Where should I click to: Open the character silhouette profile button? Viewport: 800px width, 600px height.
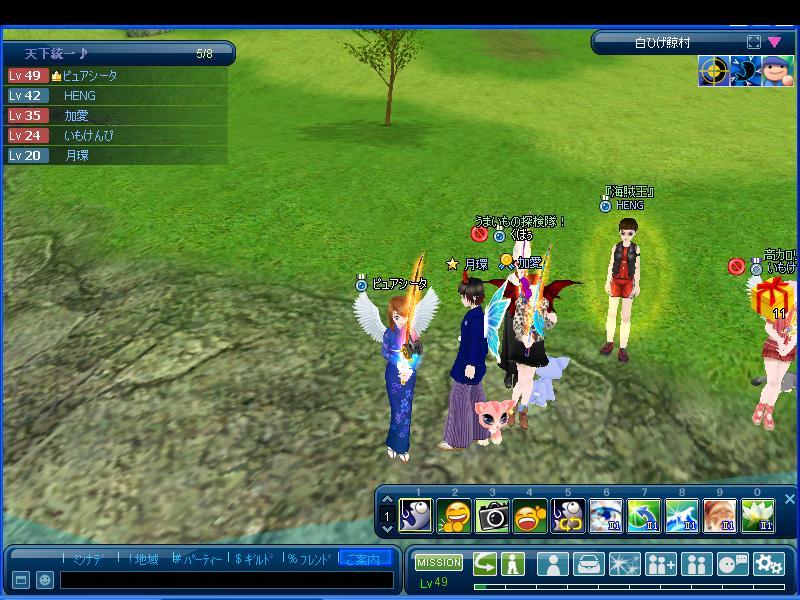point(553,564)
